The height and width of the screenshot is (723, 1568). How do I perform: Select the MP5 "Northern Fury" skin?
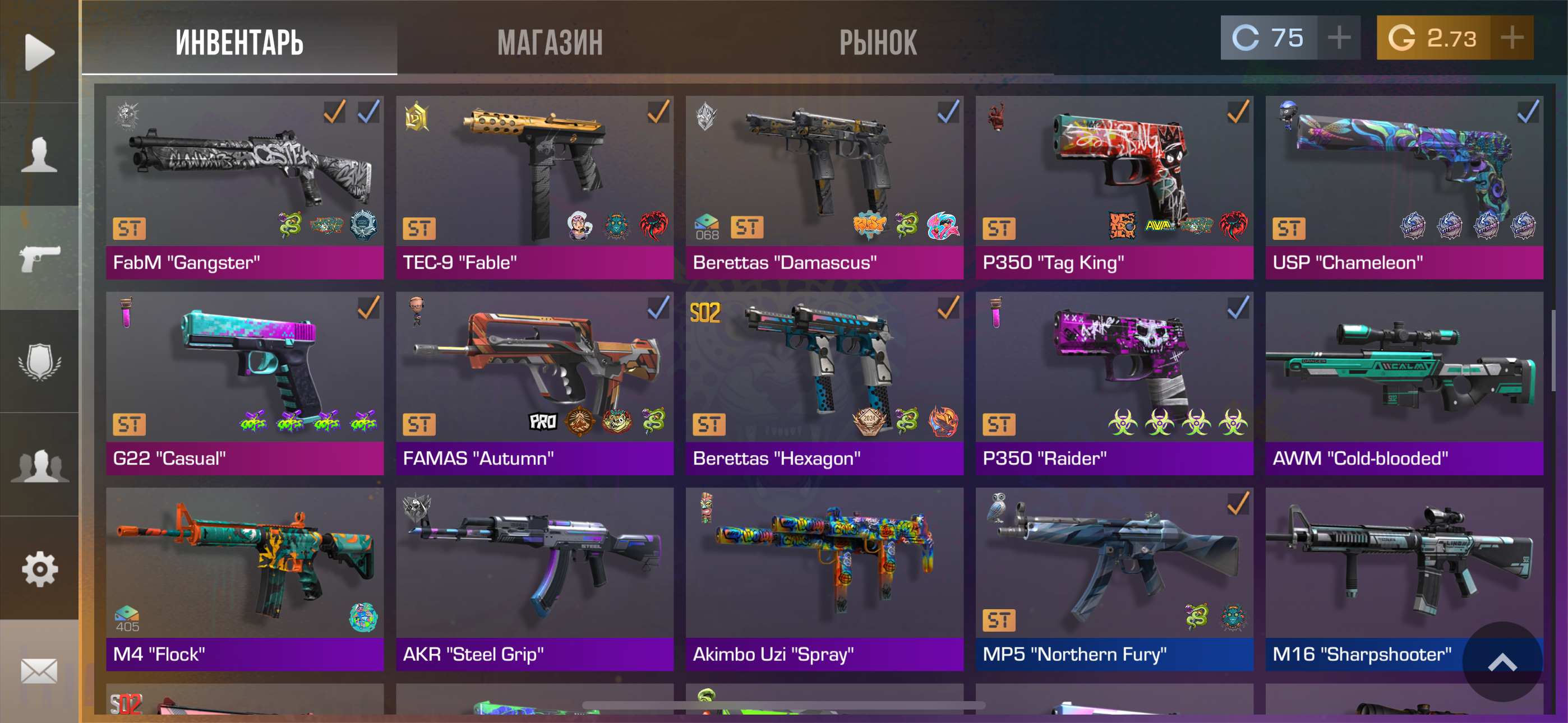[x=1114, y=579]
